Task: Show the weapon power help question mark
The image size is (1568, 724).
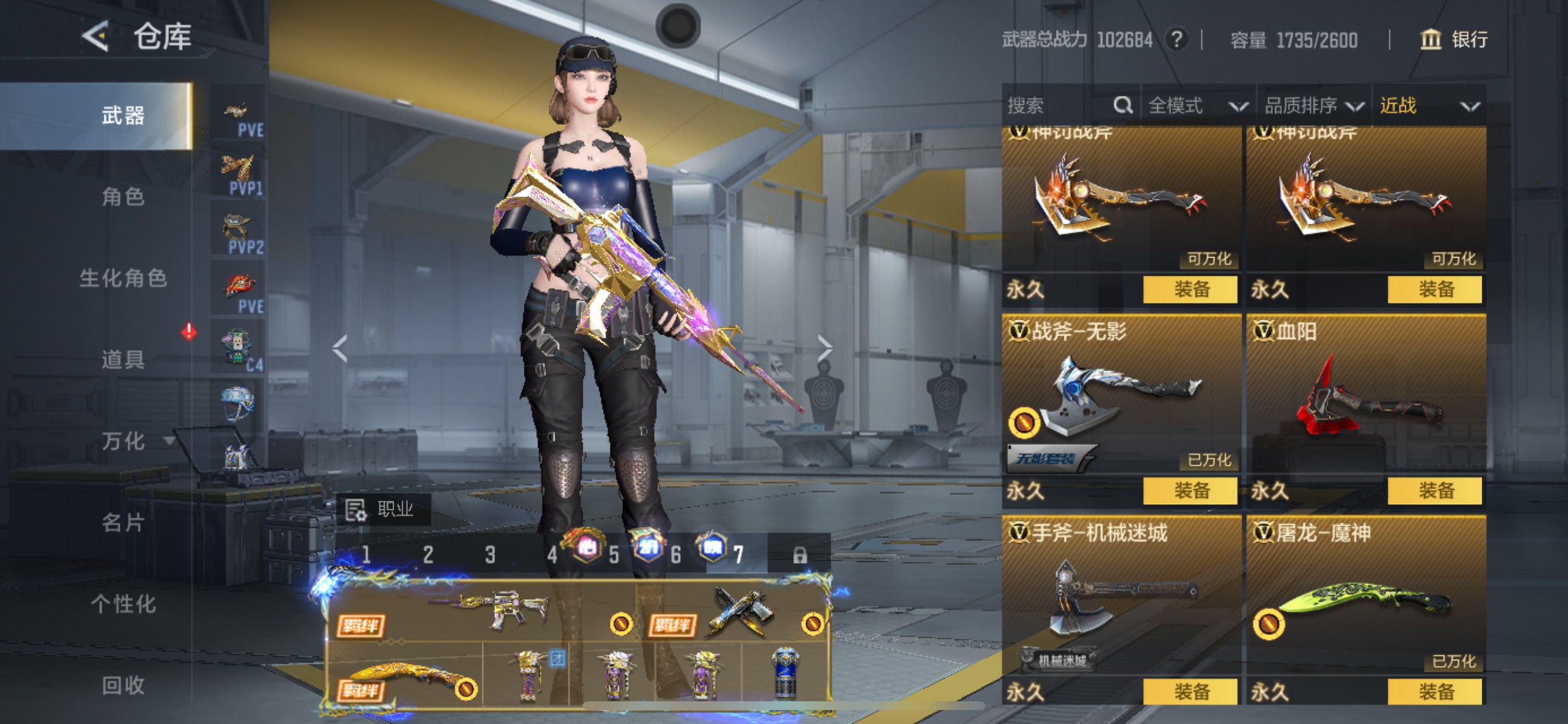Action: 1177,40
